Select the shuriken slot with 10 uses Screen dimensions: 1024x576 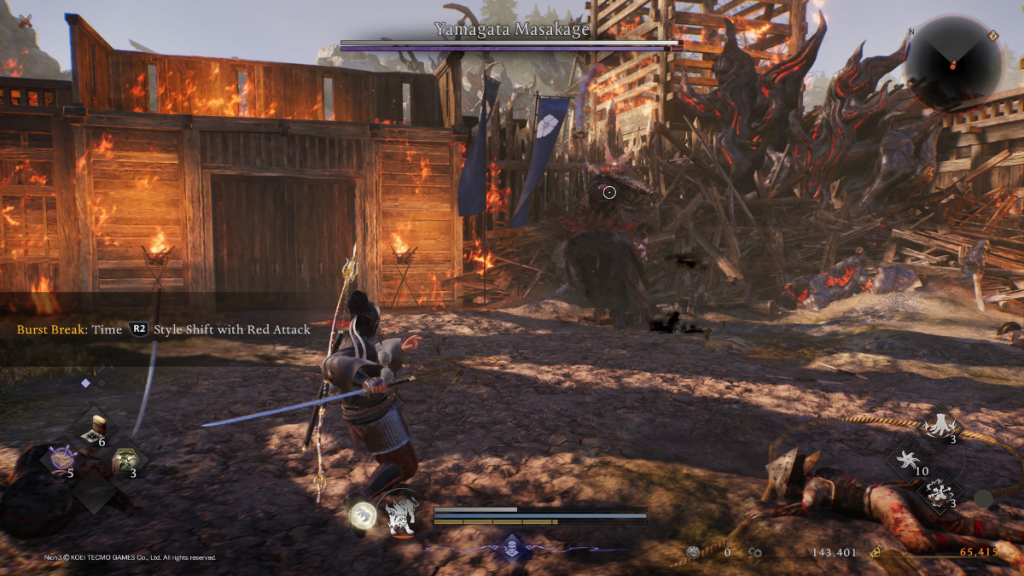[908, 460]
